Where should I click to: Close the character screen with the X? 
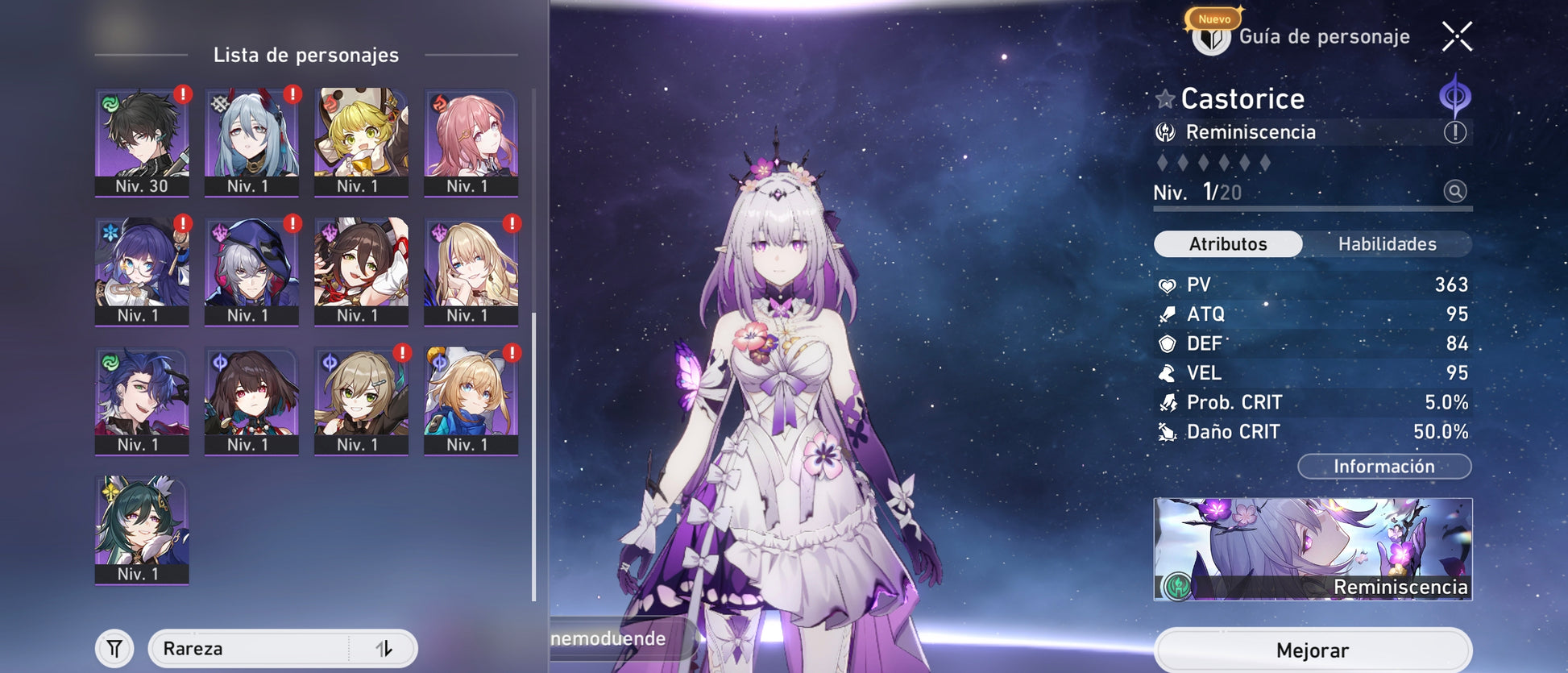tap(1457, 36)
